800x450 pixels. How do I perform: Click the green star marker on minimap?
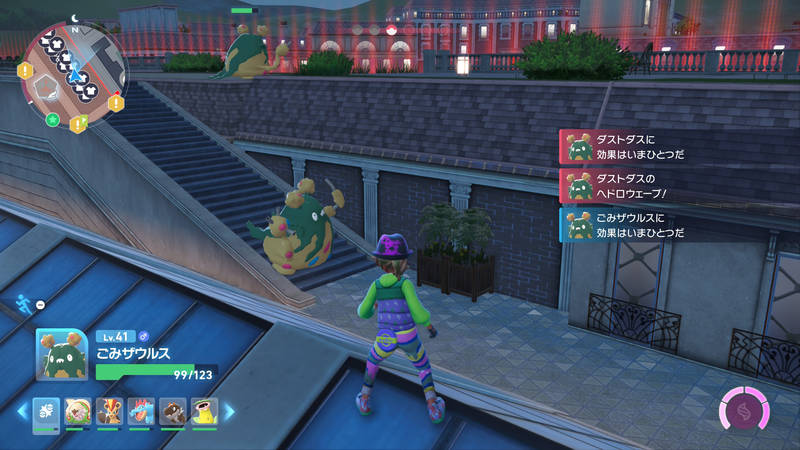(x=52, y=119)
